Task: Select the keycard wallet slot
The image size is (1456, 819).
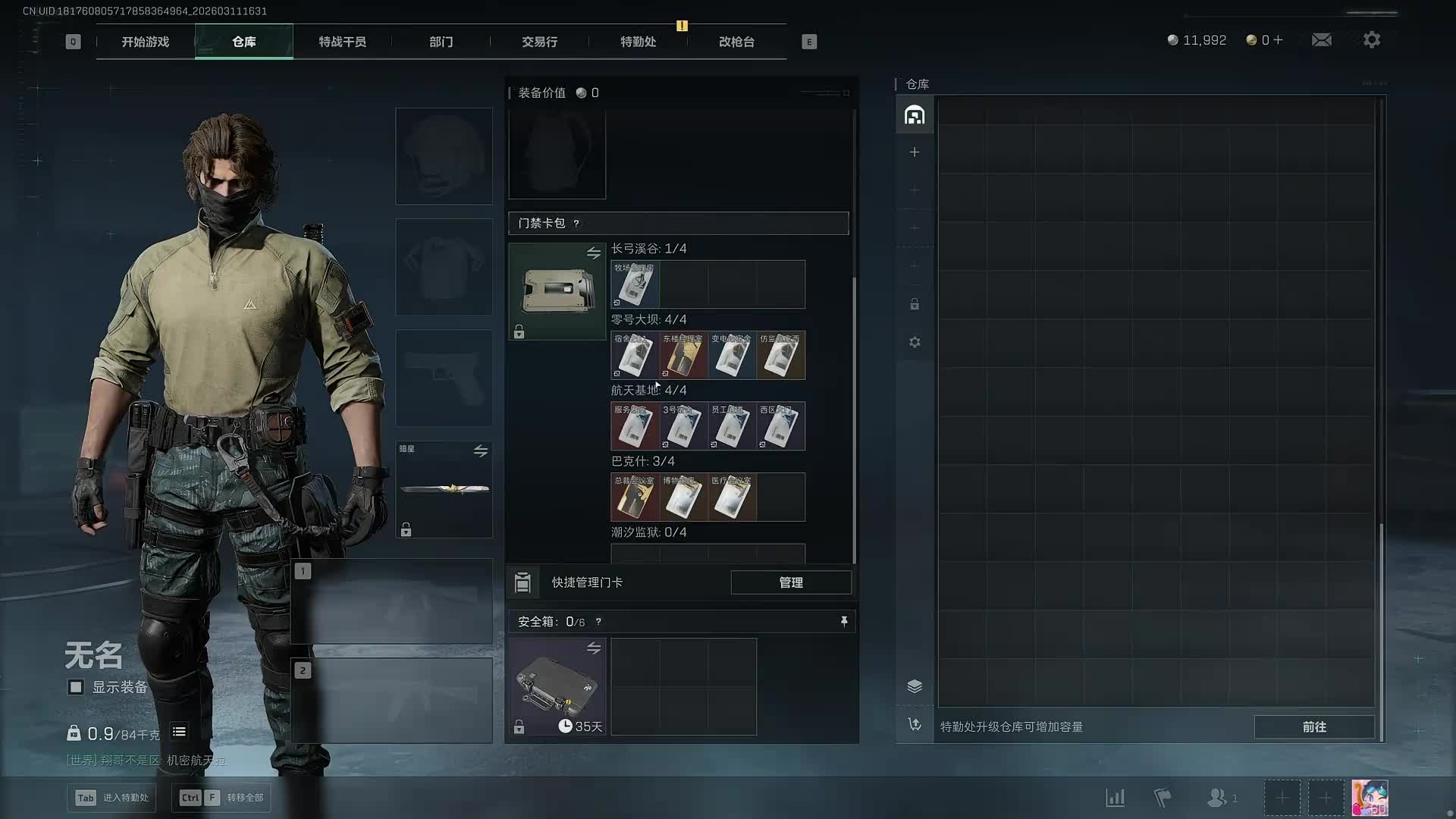Action: pos(557,291)
